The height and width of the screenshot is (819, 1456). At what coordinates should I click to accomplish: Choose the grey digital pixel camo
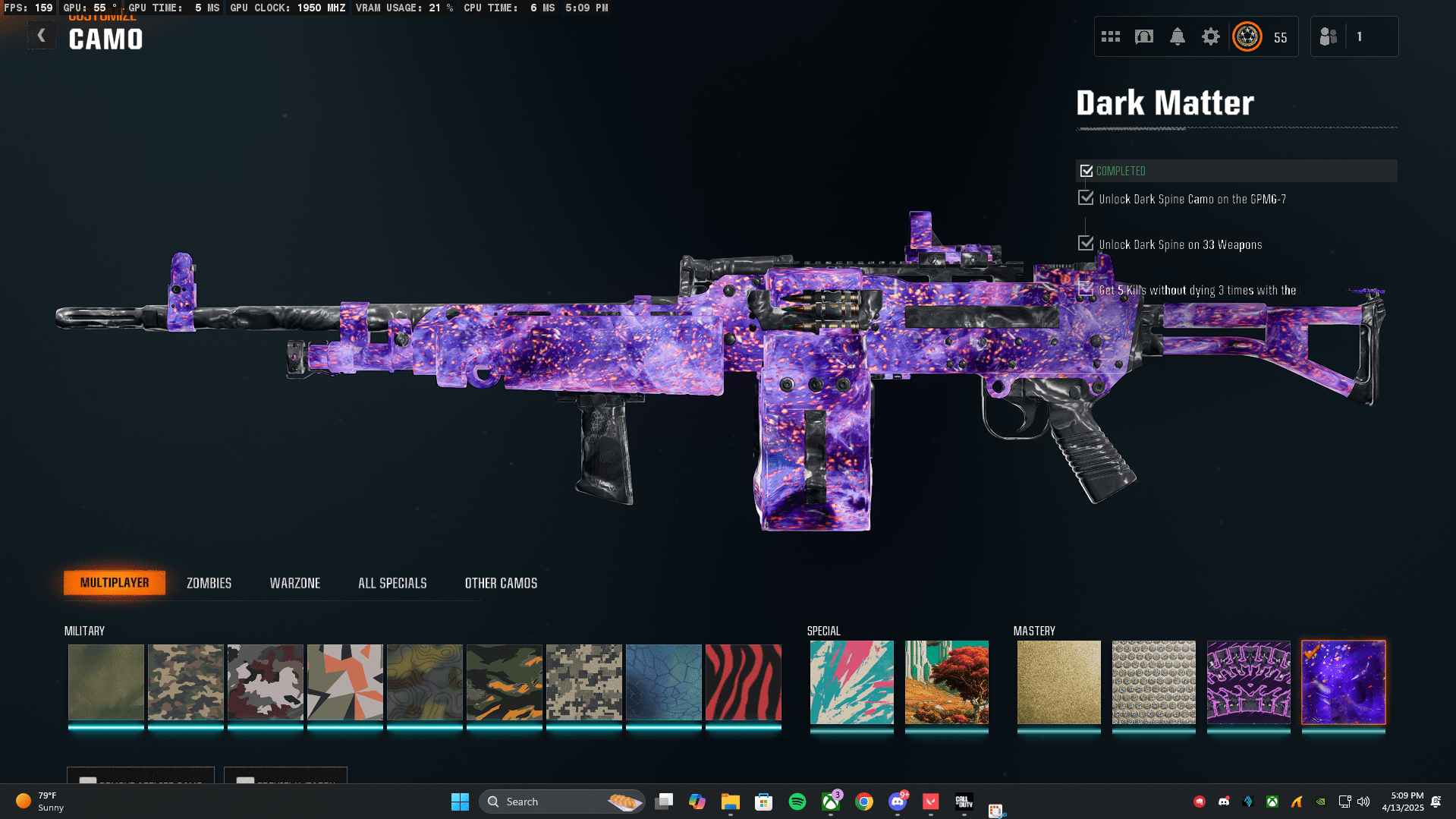click(x=583, y=682)
